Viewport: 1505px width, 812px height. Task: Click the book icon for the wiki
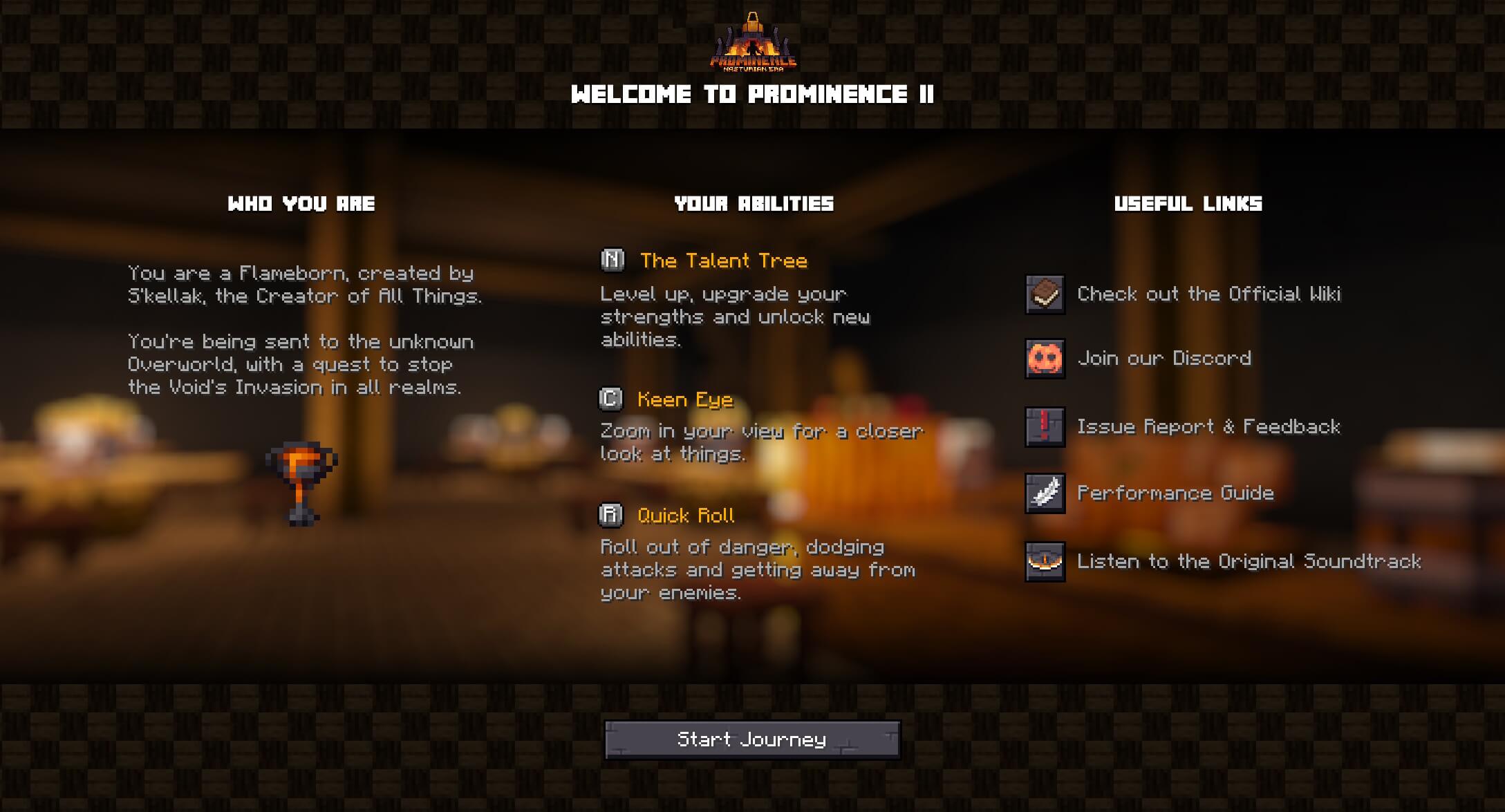point(1045,294)
